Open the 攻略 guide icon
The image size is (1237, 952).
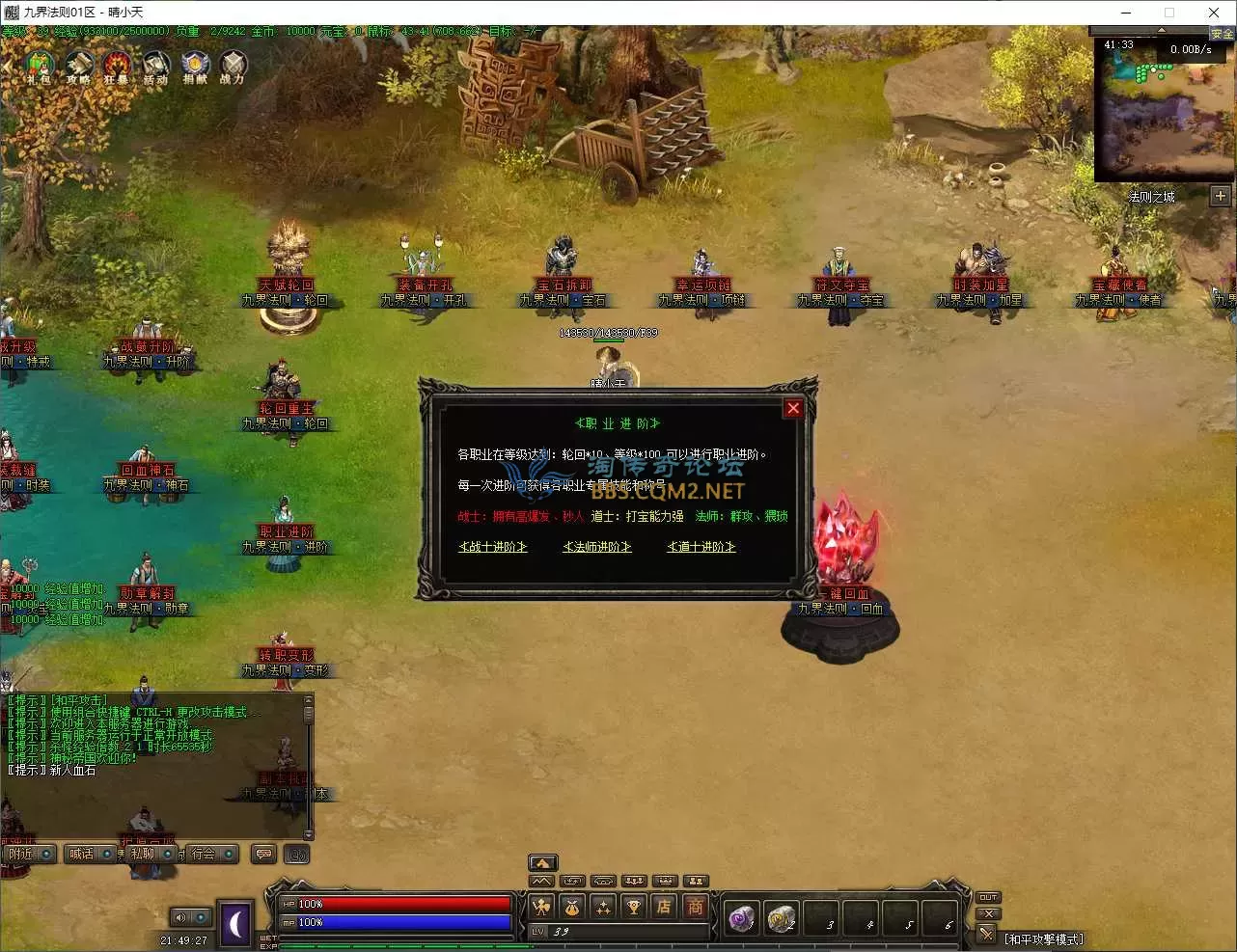(x=78, y=66)
